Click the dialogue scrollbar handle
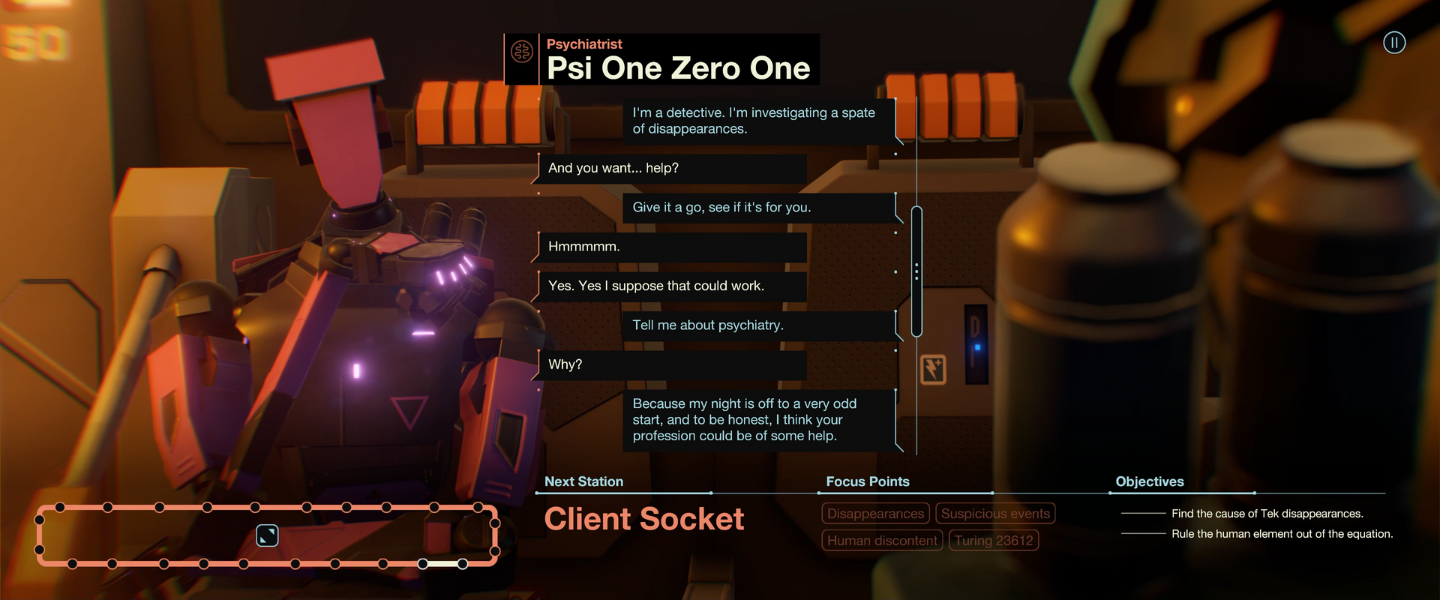 click(x=916, y=272)
